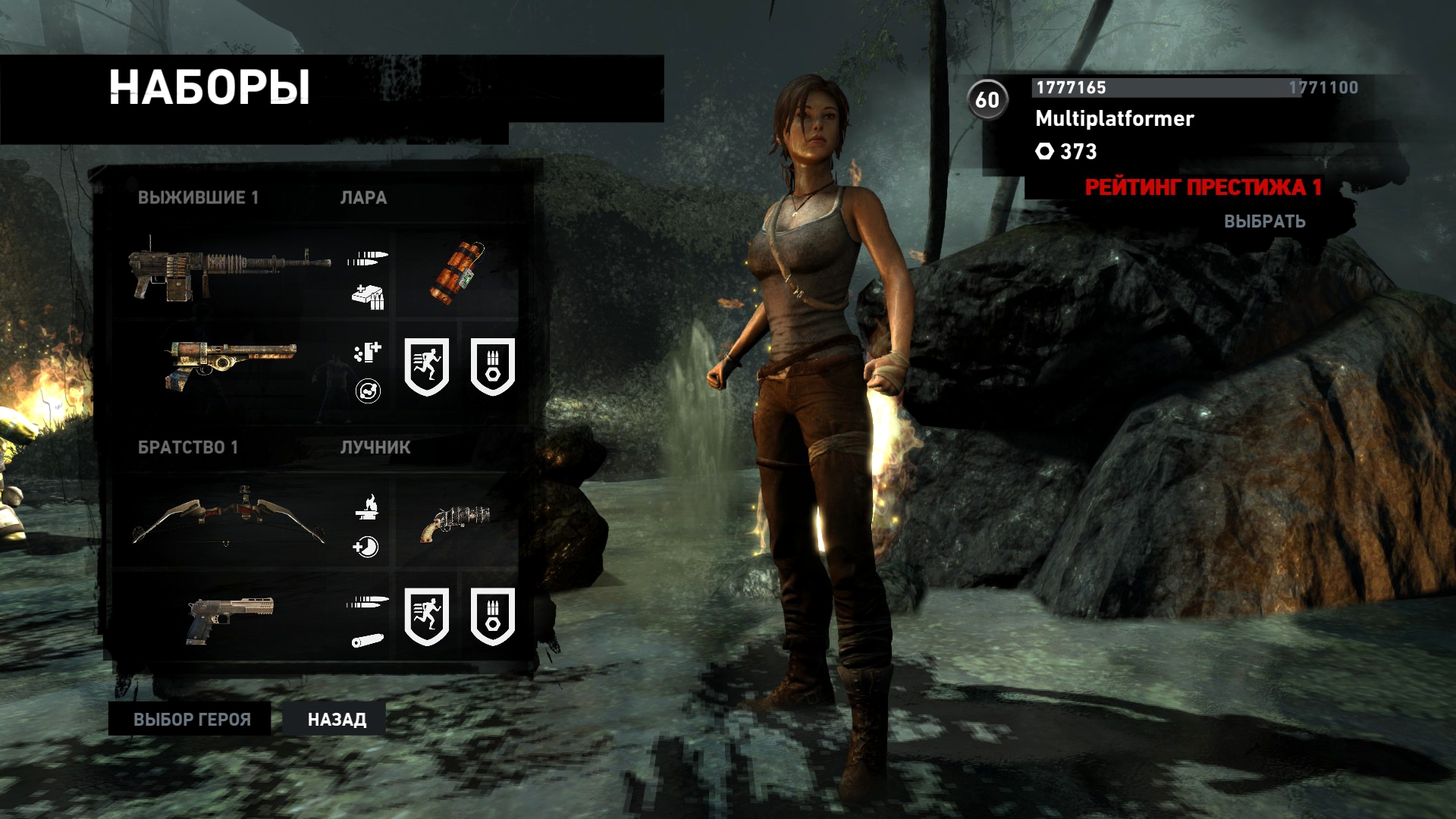The height and width of the screenshot is (819, 1456).
Task: Click the silencer attachment icon
Action: [368, 641]
